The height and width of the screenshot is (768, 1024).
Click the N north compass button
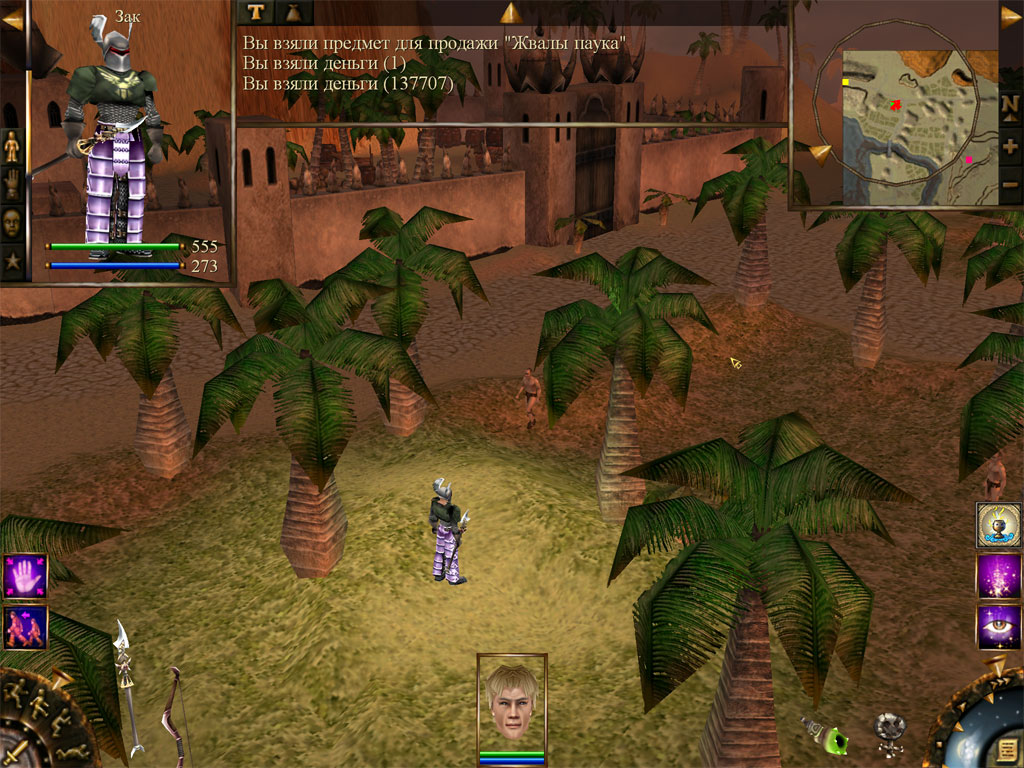coord(1011,108)
